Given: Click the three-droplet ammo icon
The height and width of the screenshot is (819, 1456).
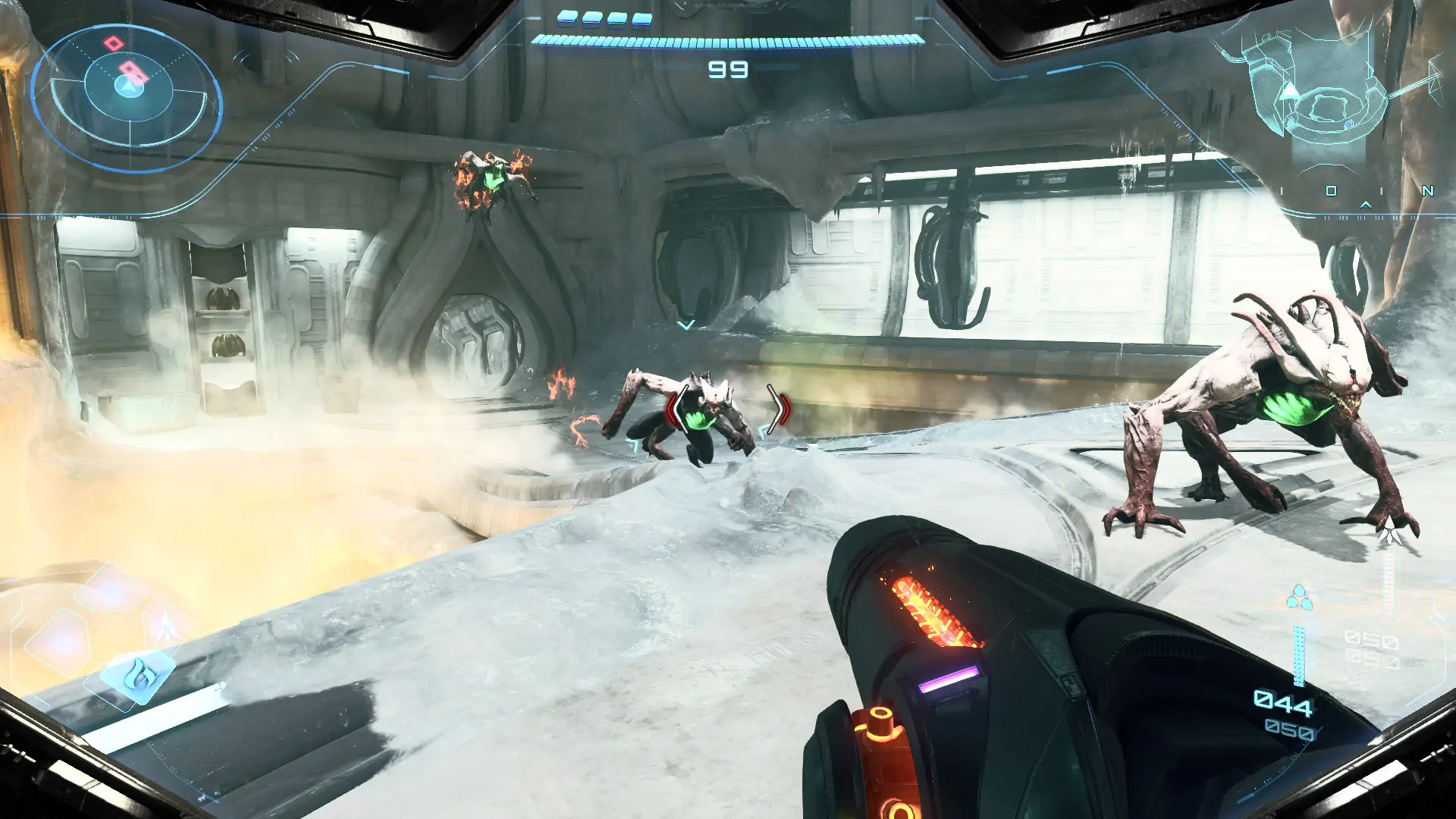Looking at the screenshot, I should [1299, 598].
